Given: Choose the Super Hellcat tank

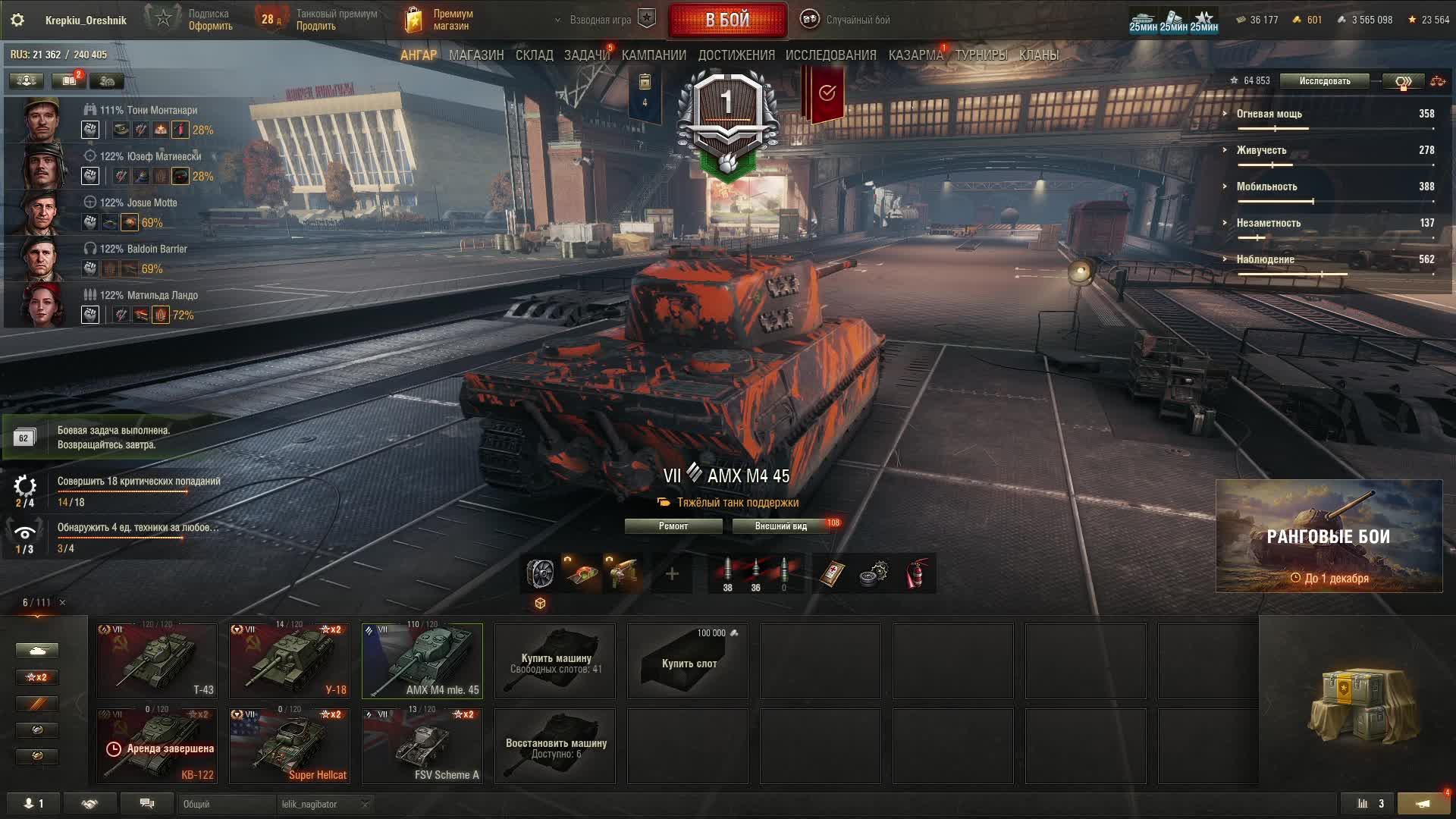Looking at the screenshot, I should click(290, 746).
